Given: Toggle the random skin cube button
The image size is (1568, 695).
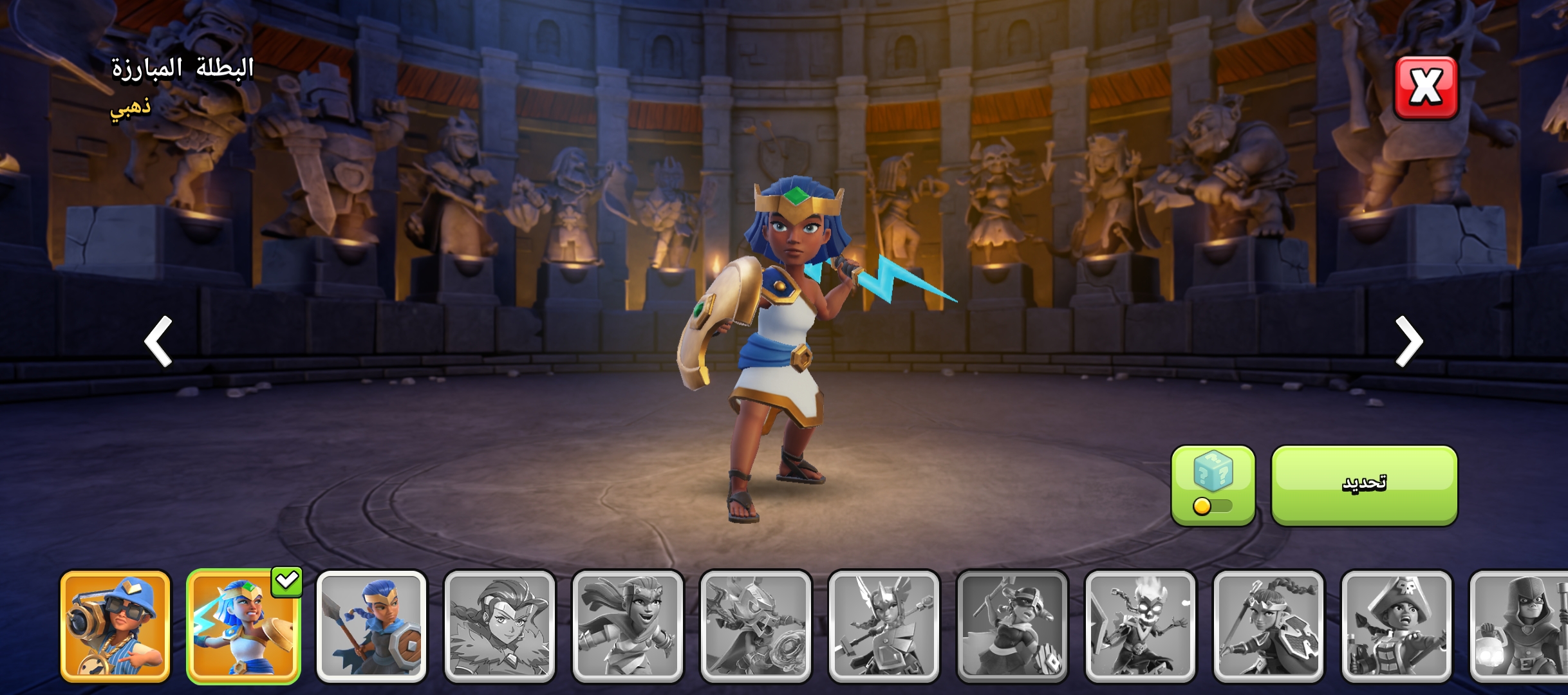Looking at the screenshot, I should [x=1213, y=485].
